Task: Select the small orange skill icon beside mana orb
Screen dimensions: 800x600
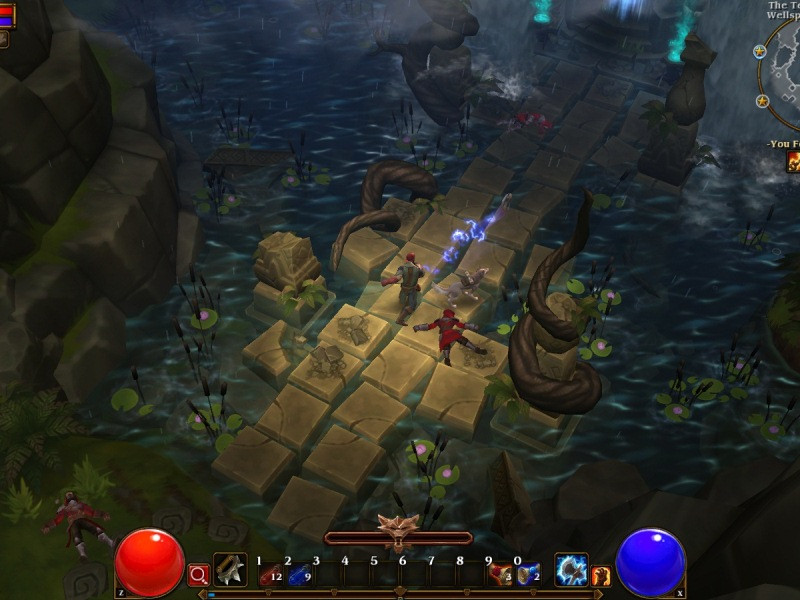Action: pos(601,575)
